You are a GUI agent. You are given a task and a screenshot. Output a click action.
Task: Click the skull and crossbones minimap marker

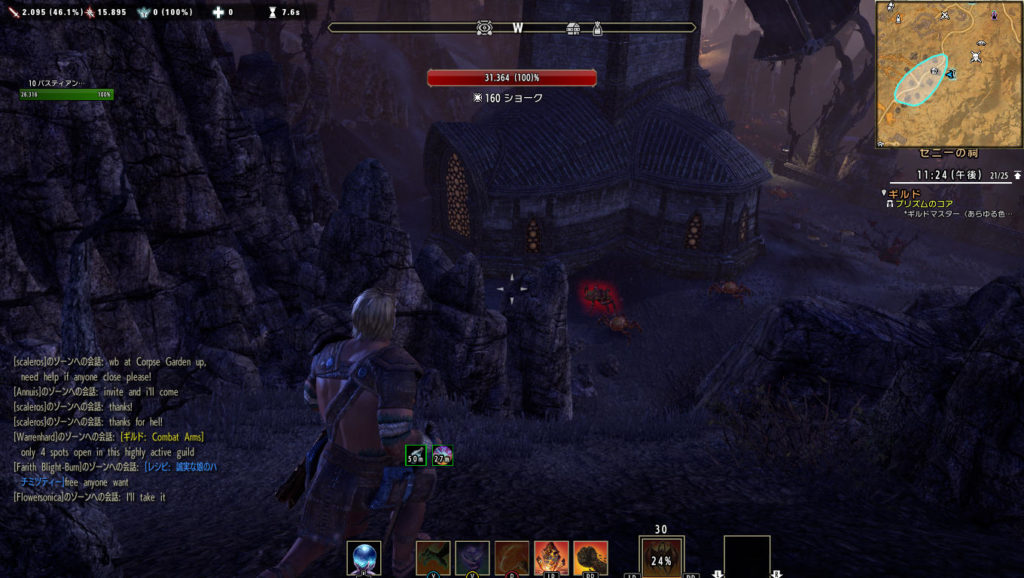(975, 57)
